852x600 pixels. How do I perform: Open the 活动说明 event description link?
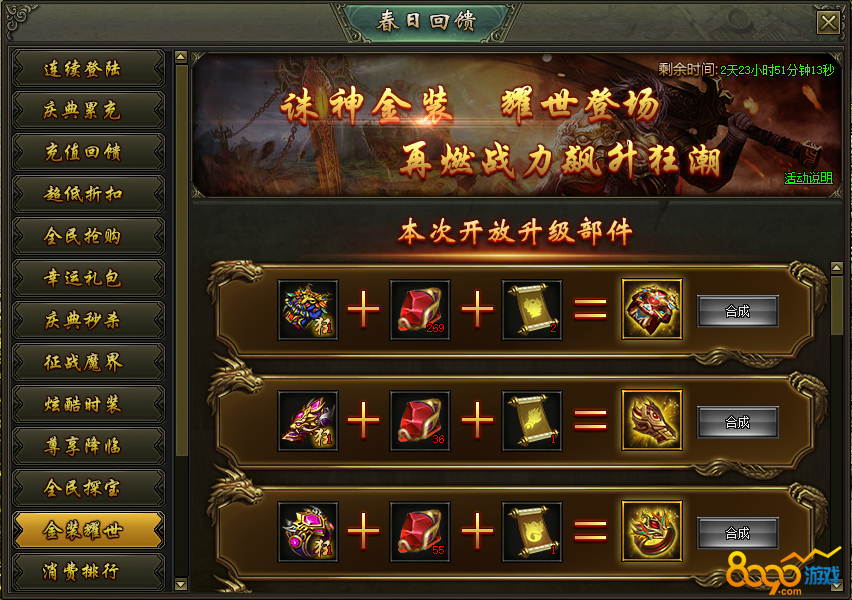click(808, 178)
